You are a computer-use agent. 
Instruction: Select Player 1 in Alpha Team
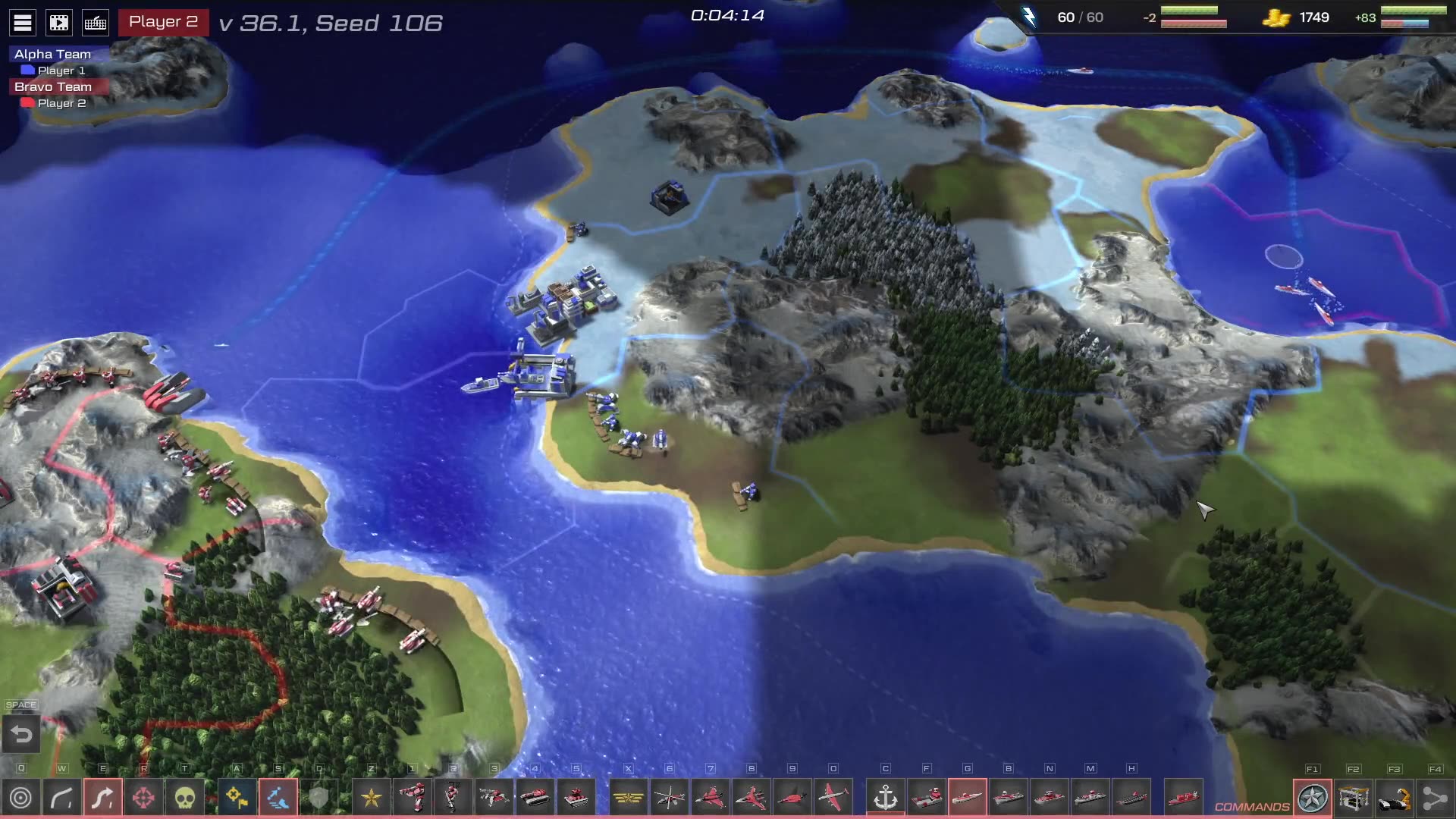click(61, 71)
